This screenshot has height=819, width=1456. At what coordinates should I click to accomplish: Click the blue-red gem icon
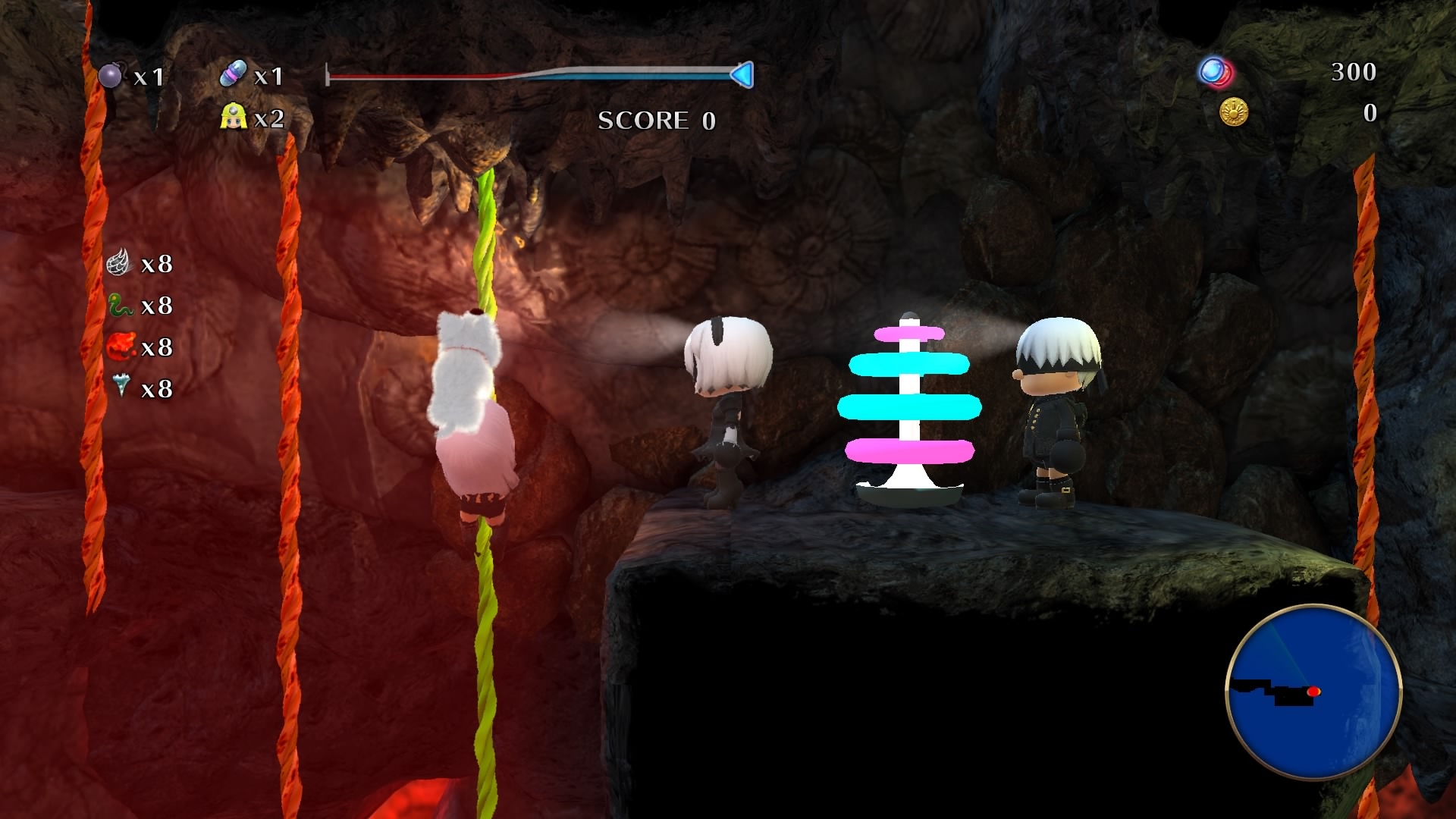coord(1216,73)
